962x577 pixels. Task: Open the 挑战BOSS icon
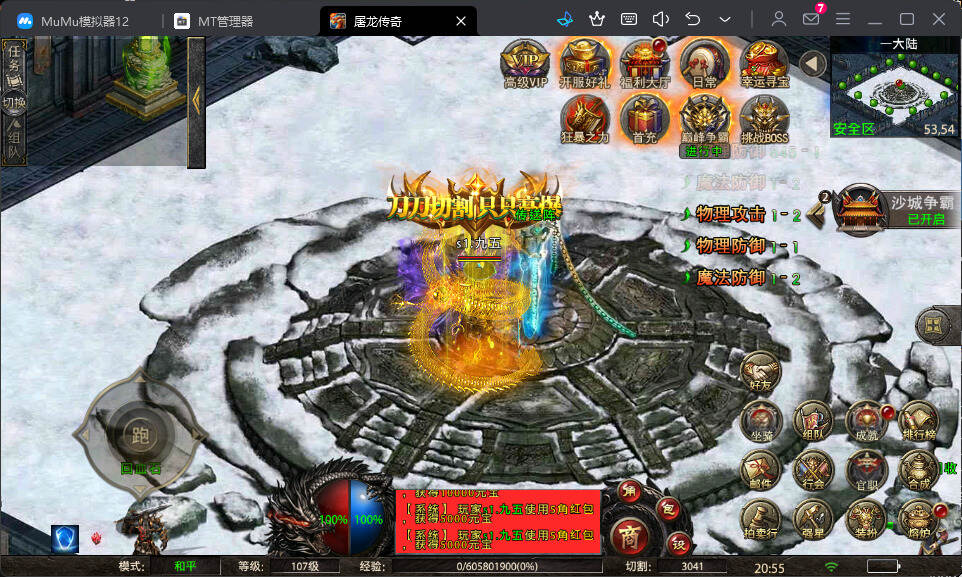point(765,120)
